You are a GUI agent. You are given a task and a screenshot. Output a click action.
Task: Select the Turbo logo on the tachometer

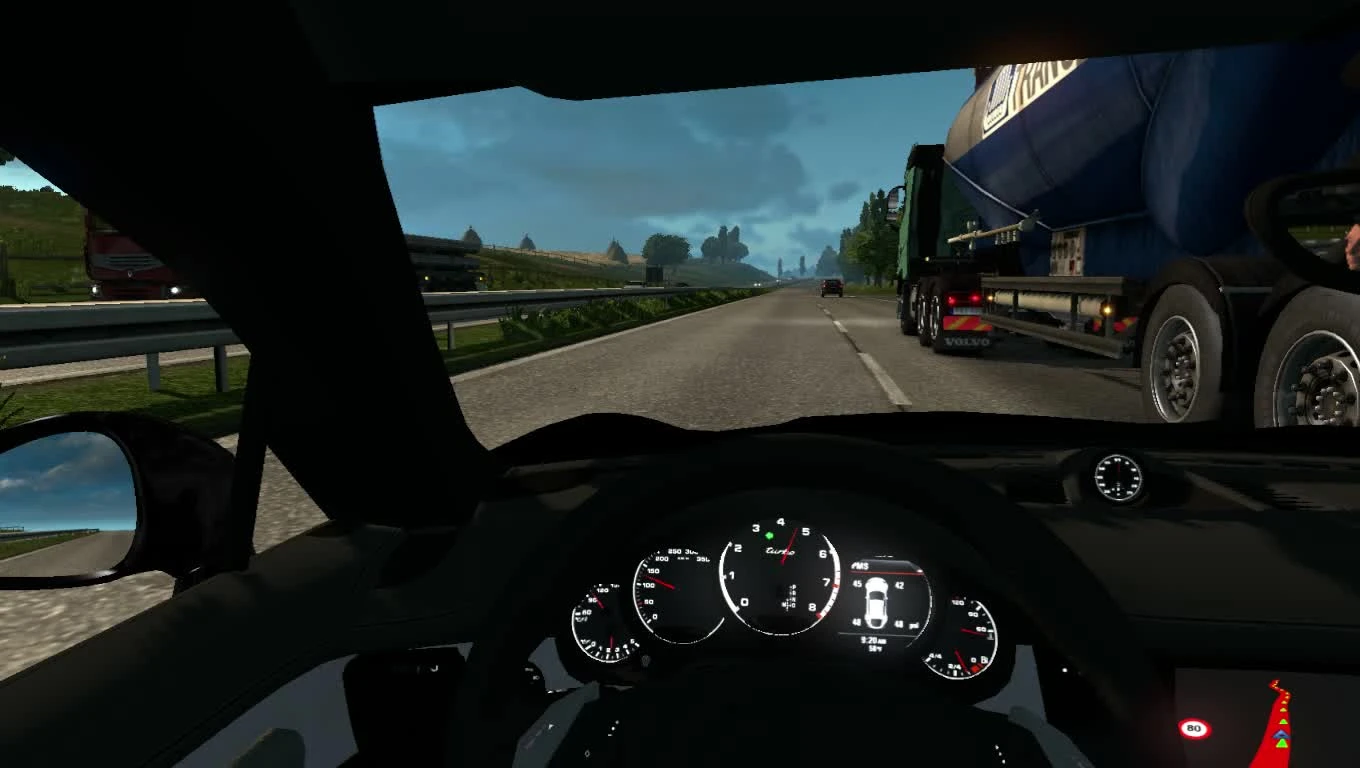[x=778, y=552]
